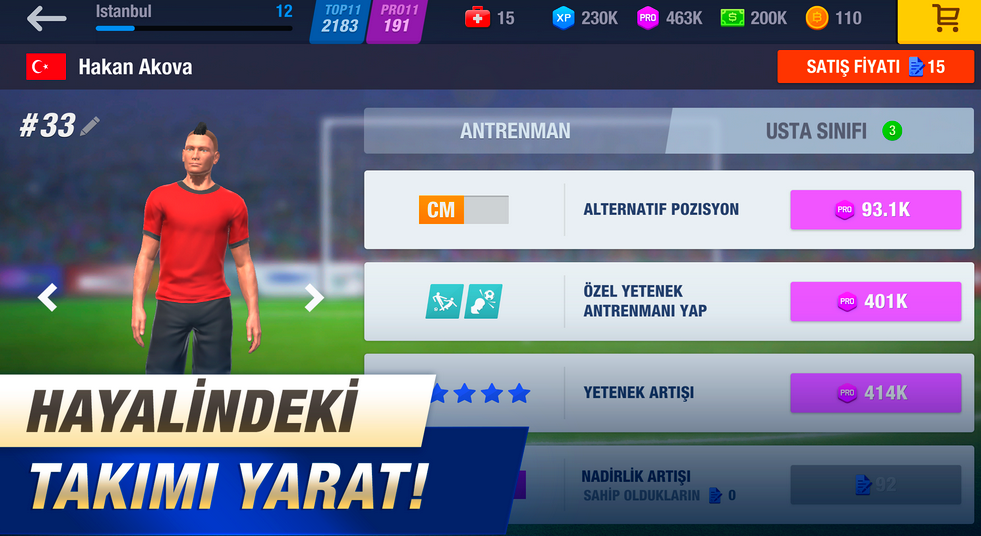Select the TOP11 rating badge
The width and height of the screenshot is (981, 536).
click(340, 20)
